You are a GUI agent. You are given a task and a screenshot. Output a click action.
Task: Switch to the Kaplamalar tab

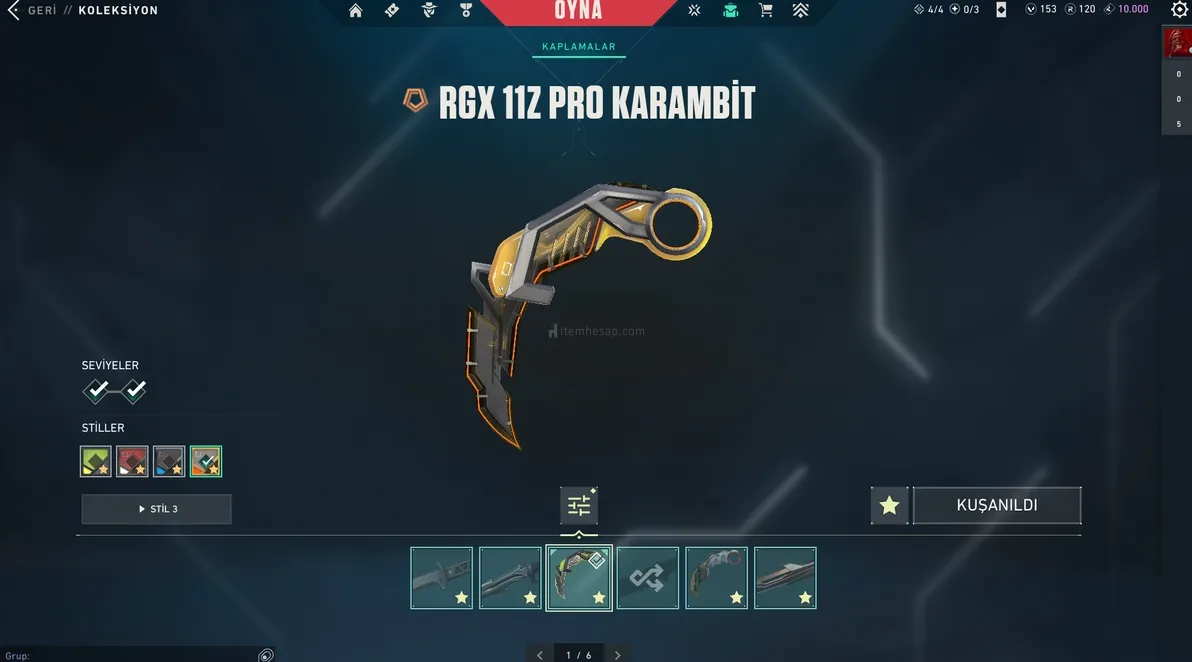coord(578,47)
